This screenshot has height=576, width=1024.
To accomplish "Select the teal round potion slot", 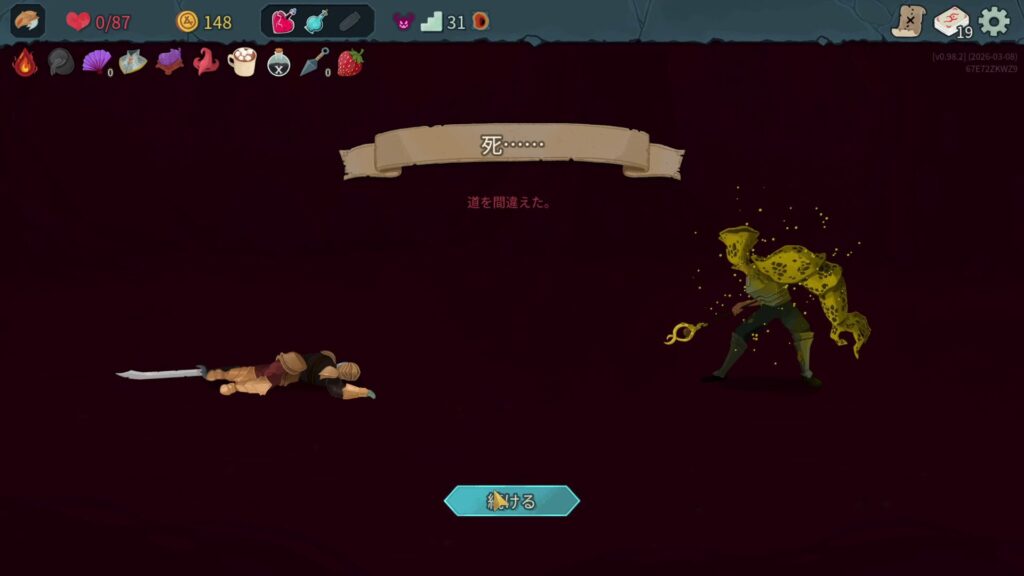I will coord(316,21).
